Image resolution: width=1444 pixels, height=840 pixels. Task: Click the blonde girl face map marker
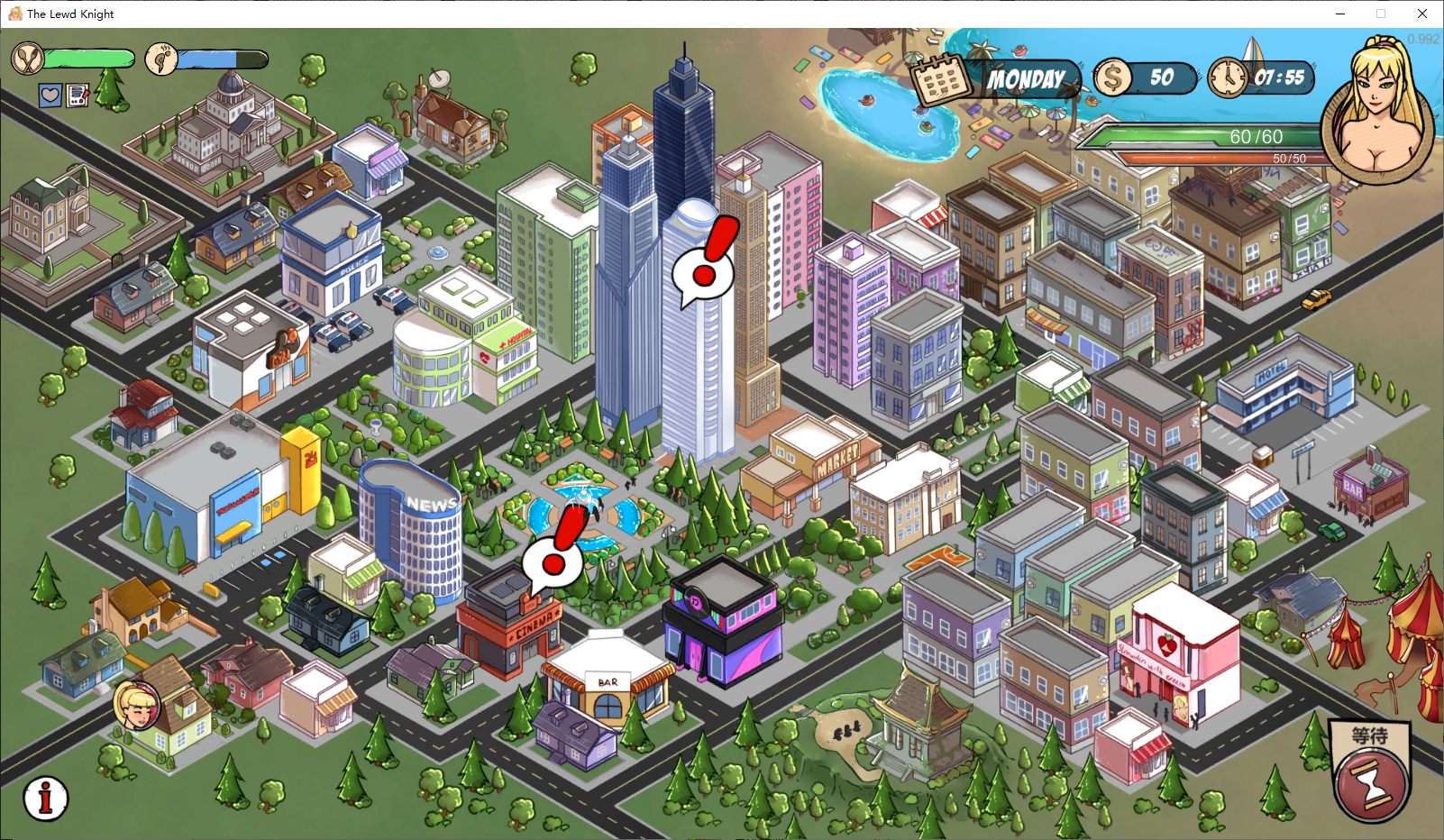(137, 704)
